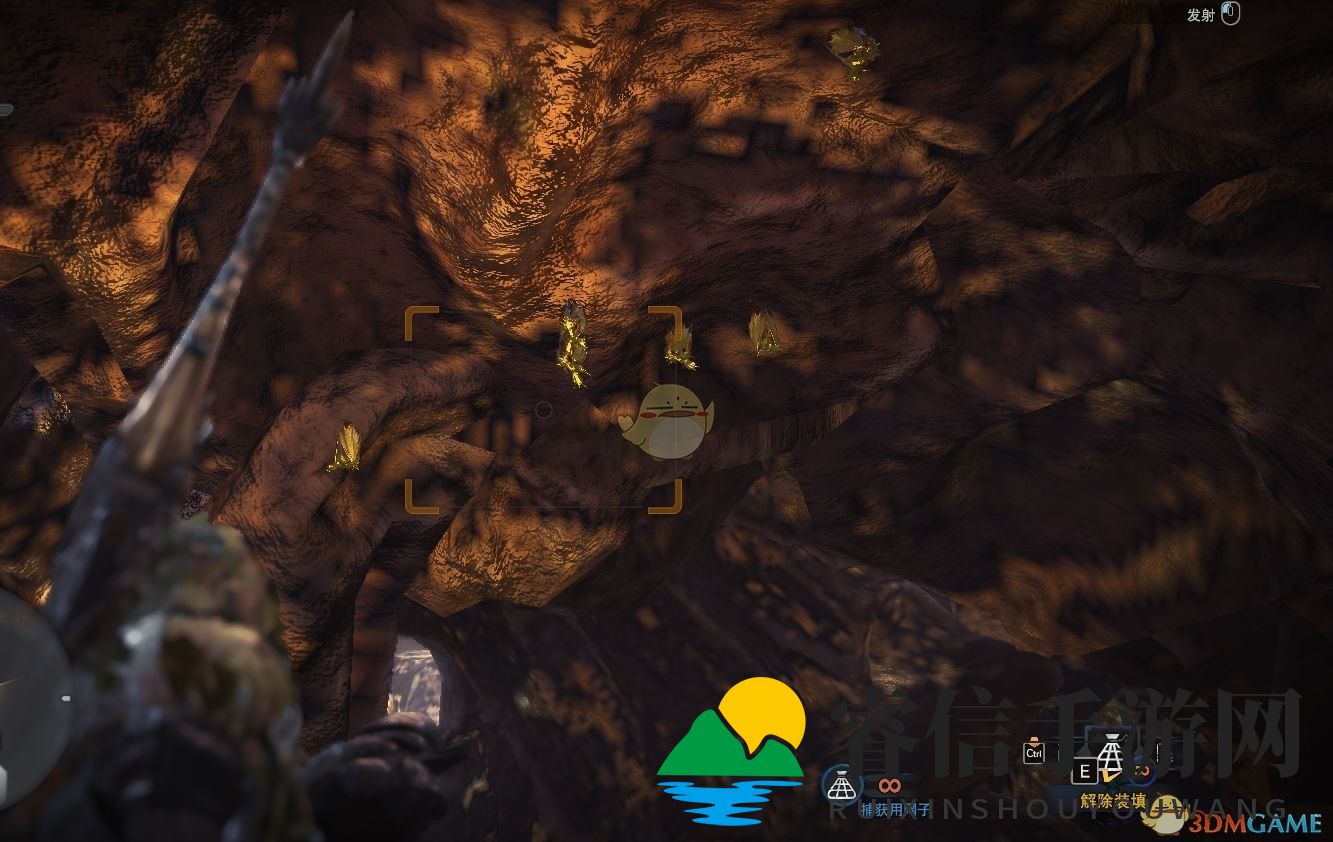The height and width of the screenshot is (842, 1333).
Task: Click the capture net slot in the item bar
Action: click(1110, 753)
